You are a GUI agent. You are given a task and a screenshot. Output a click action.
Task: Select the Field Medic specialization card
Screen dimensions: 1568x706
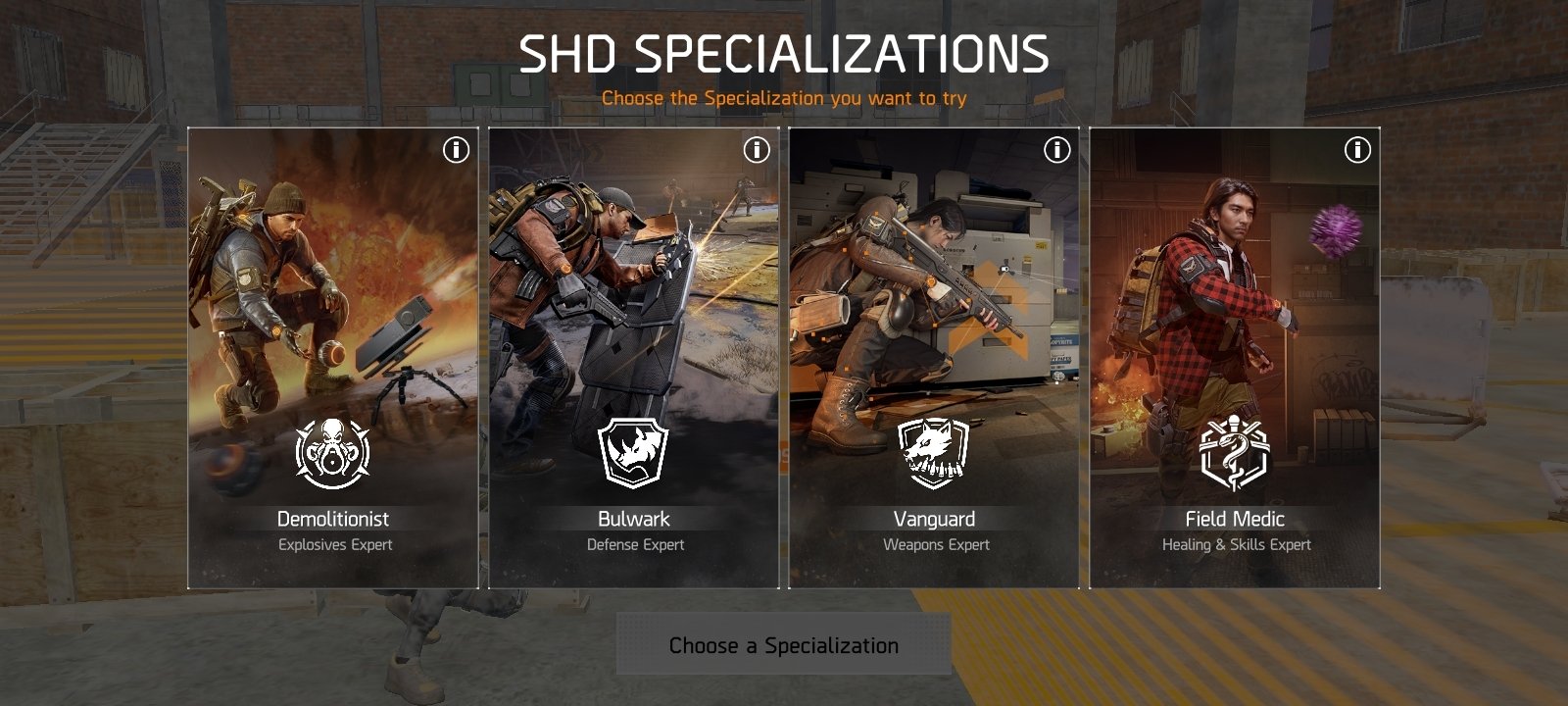click(1235, 358)
